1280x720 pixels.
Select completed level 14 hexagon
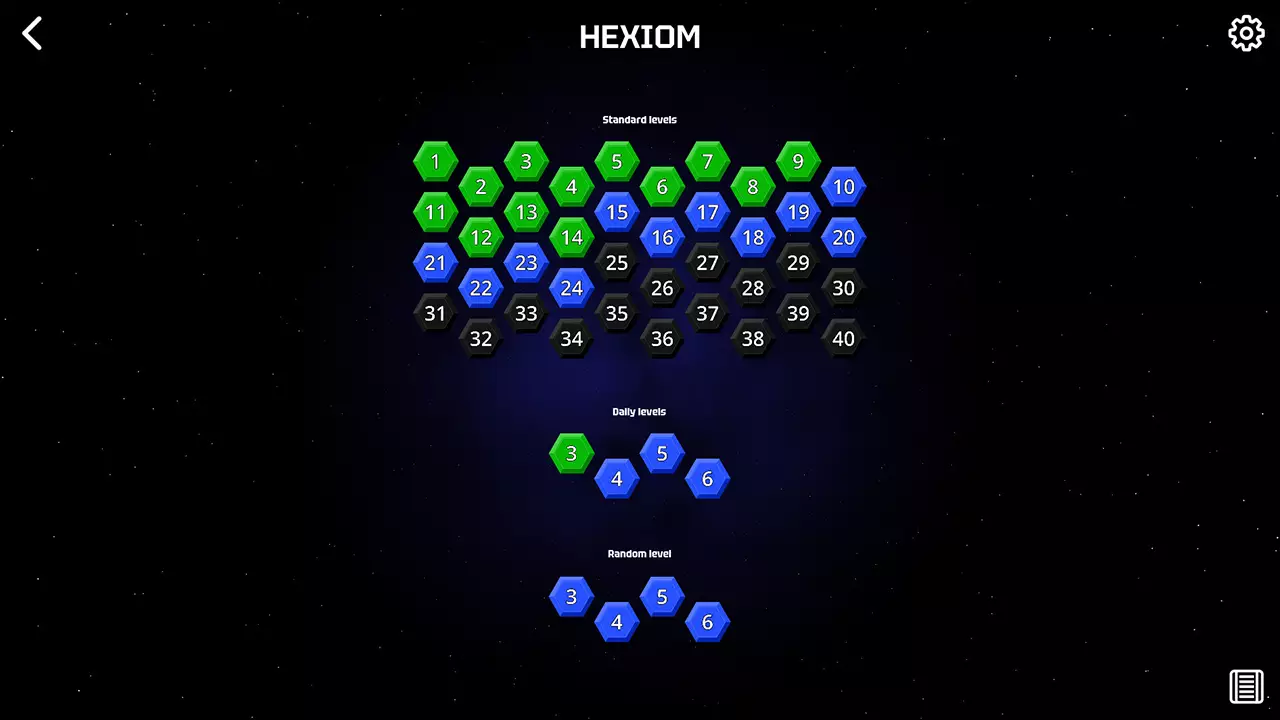coord(571,237)
